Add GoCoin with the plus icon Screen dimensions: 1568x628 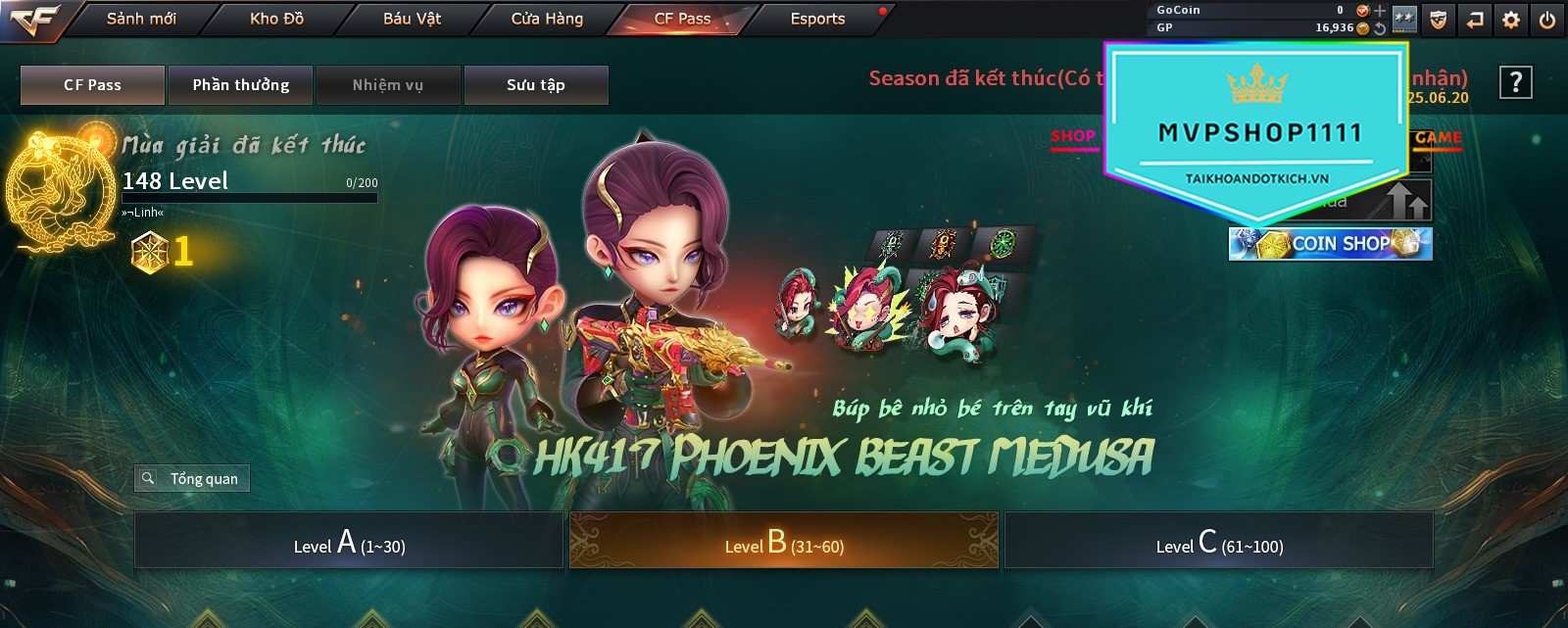click(x=1380, y=11)
